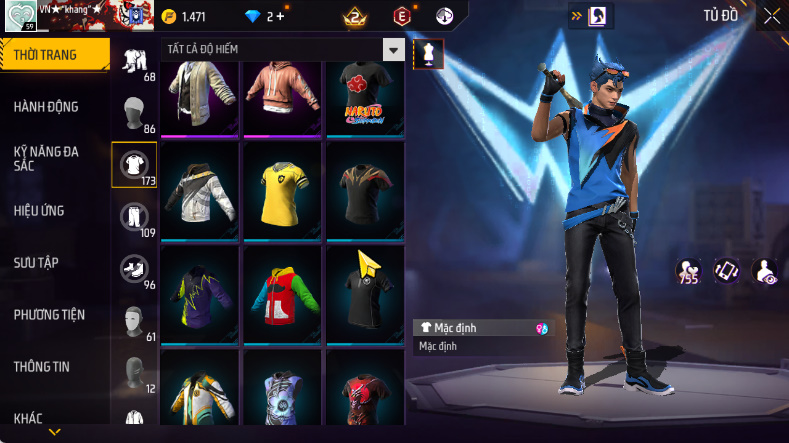Open the rarity filter dropdown
The image size is (789, 443).
394,50
